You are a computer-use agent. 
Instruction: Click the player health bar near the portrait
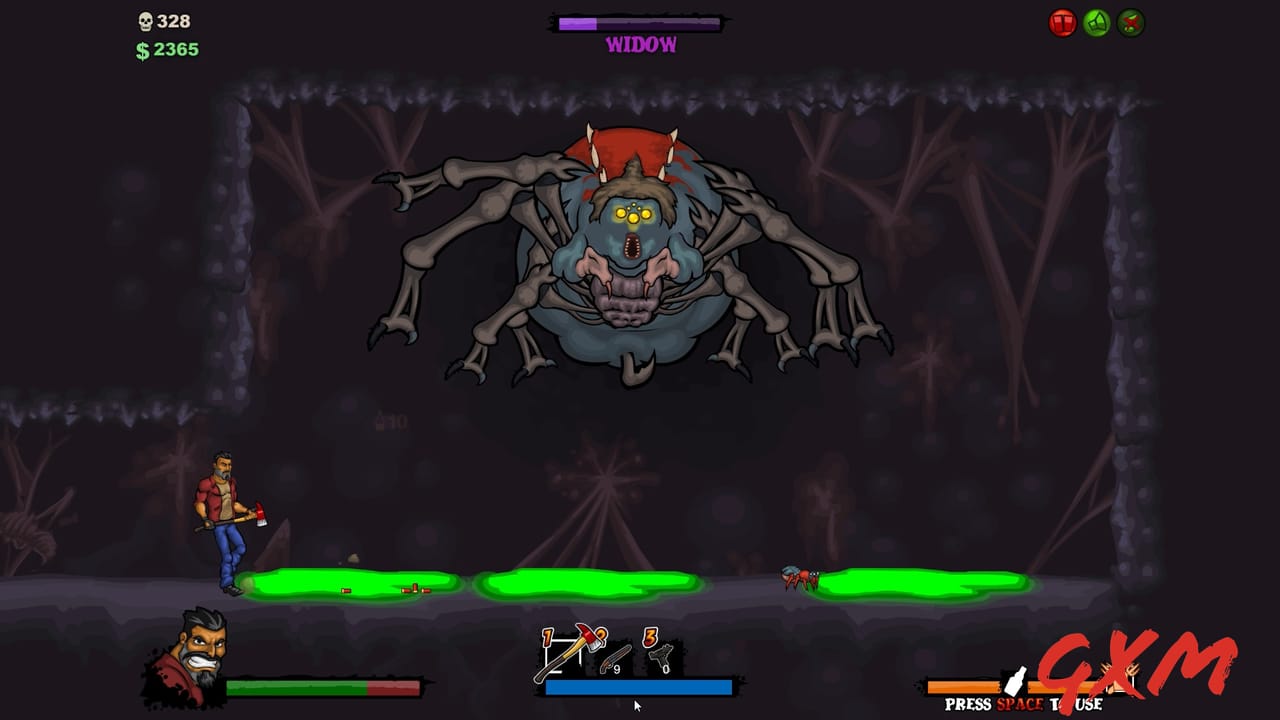tap(320, 686)
